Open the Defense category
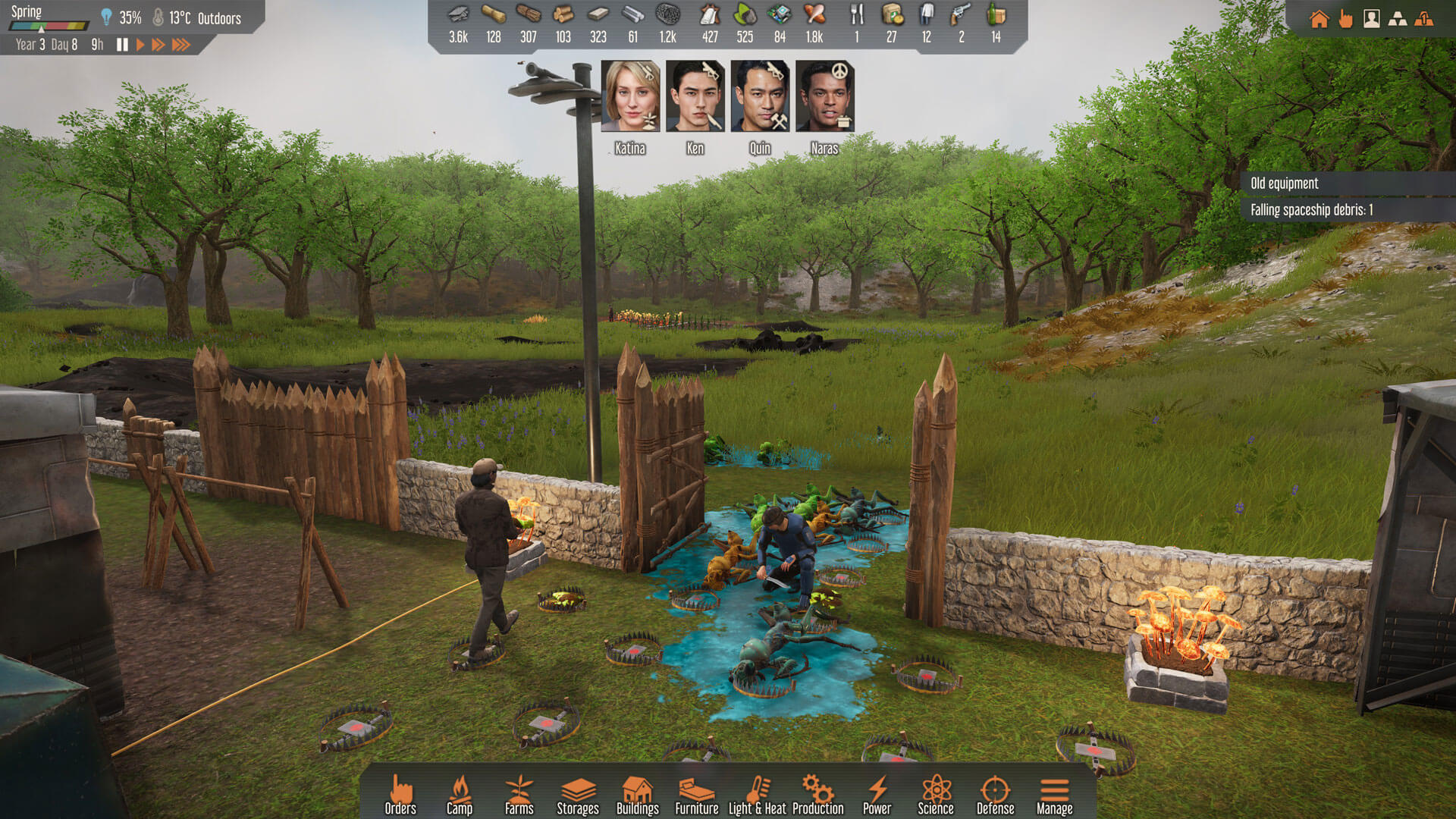 [995, 794]
